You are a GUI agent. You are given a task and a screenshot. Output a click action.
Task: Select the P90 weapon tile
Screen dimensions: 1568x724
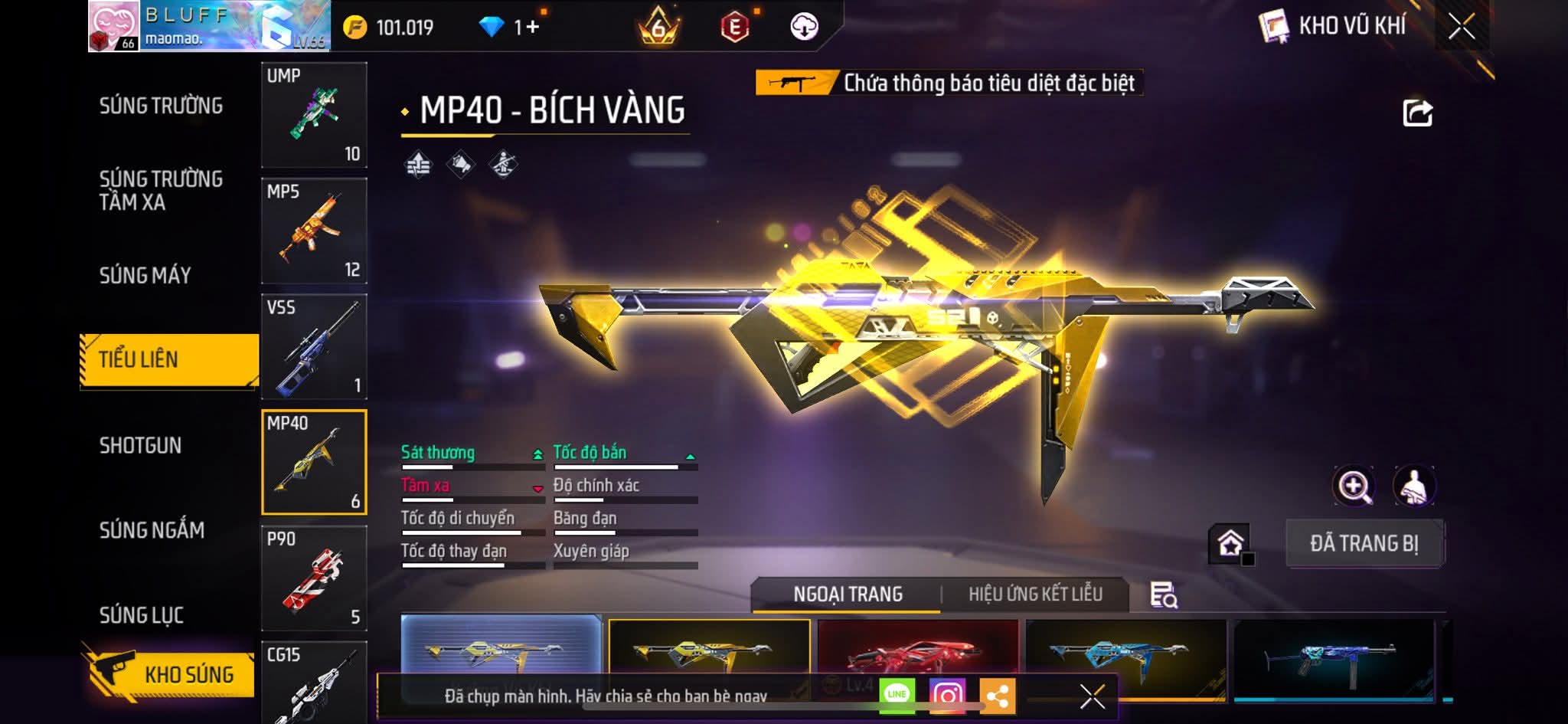(314, 578)
